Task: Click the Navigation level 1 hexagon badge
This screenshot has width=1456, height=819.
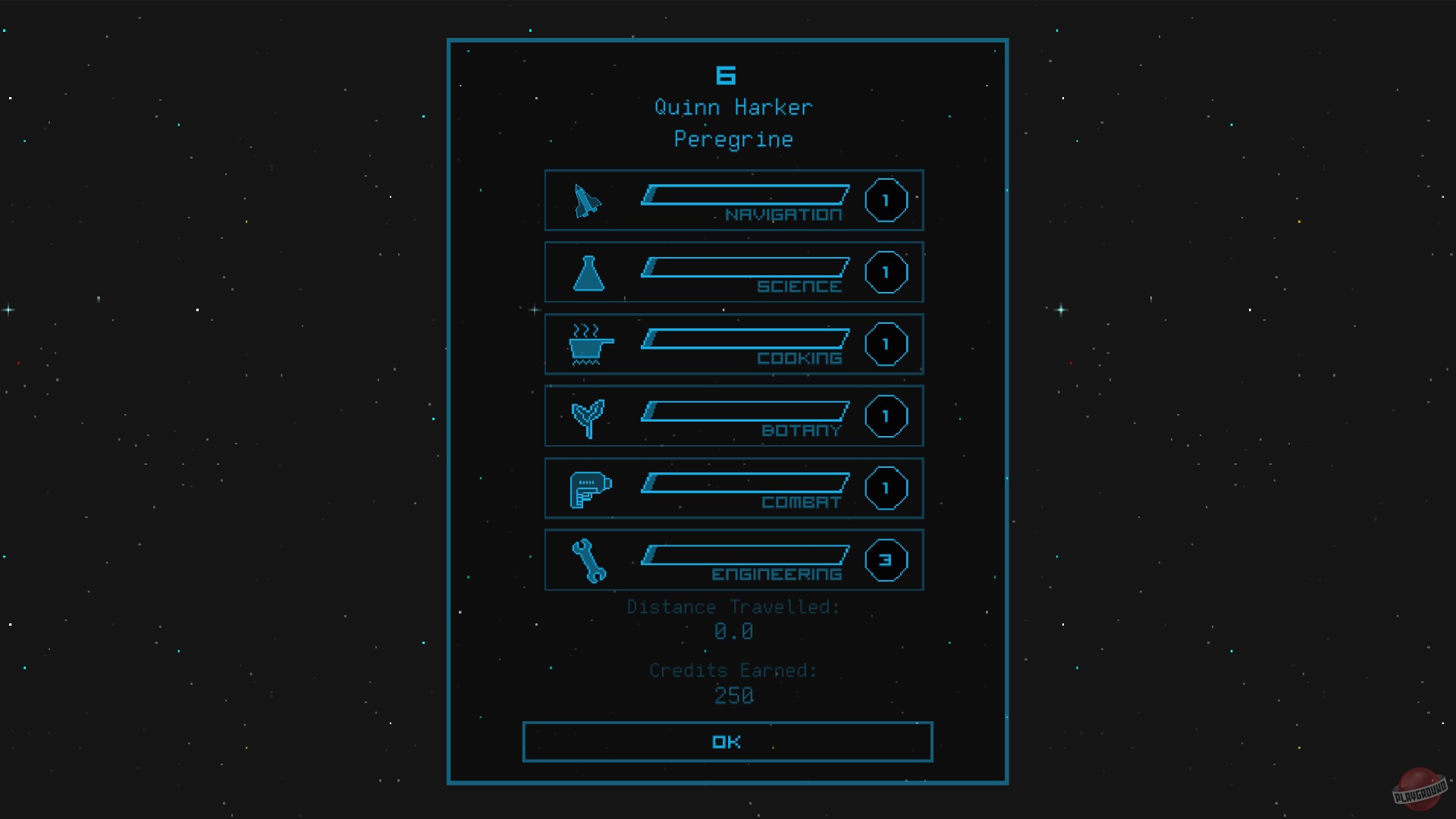Action: (886, 199)
